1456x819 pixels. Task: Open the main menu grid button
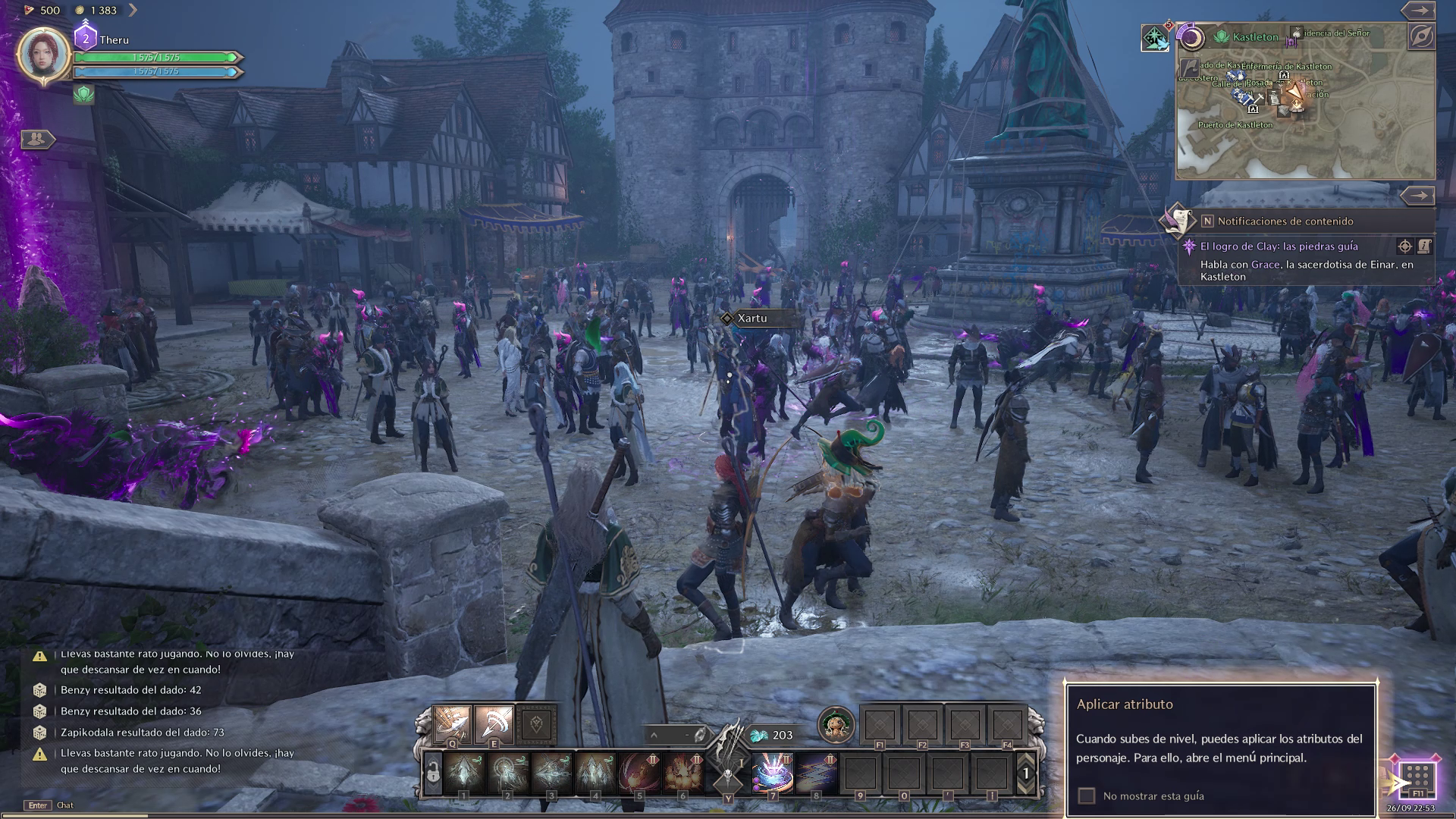click(1417, 777)
